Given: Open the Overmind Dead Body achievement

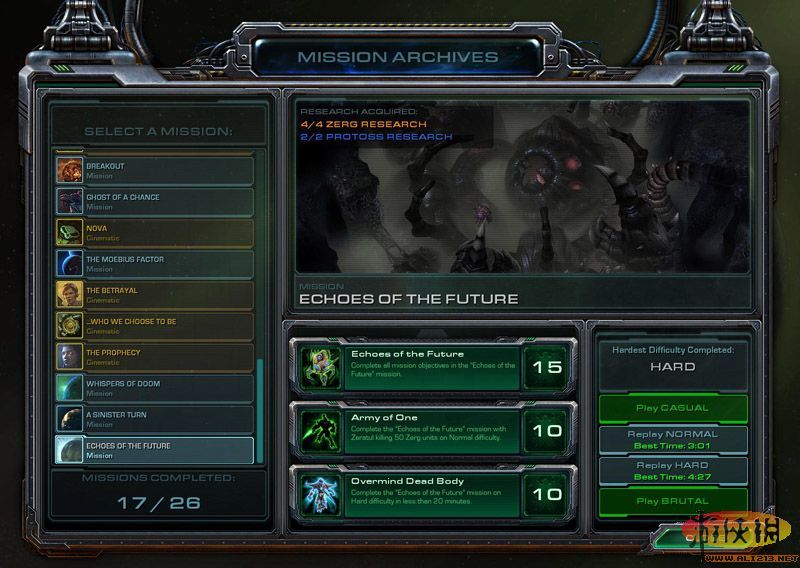Looking at the screenshot, I should [x=433, y=492].
